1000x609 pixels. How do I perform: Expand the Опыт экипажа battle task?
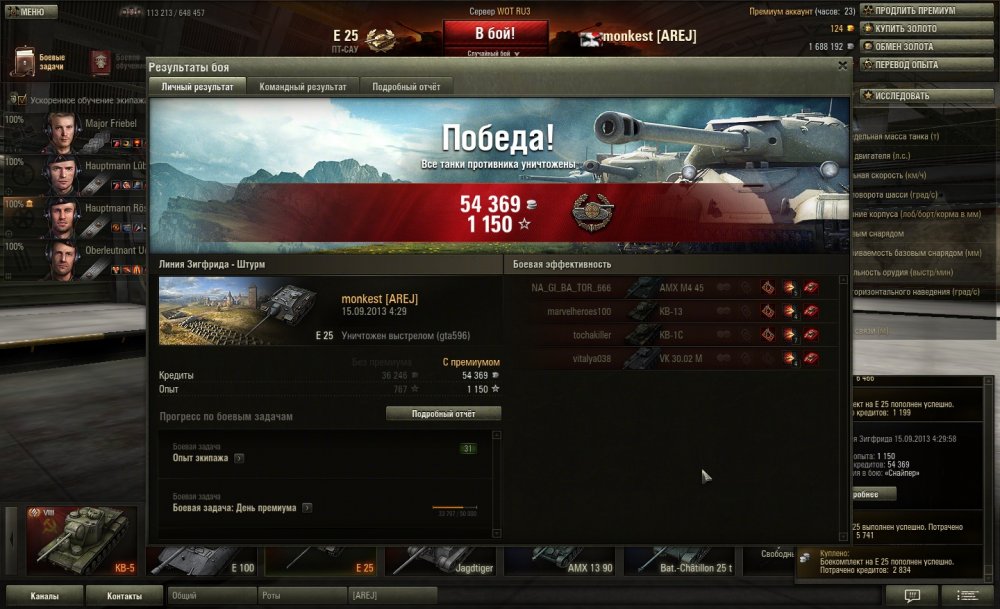pos(239,458)
